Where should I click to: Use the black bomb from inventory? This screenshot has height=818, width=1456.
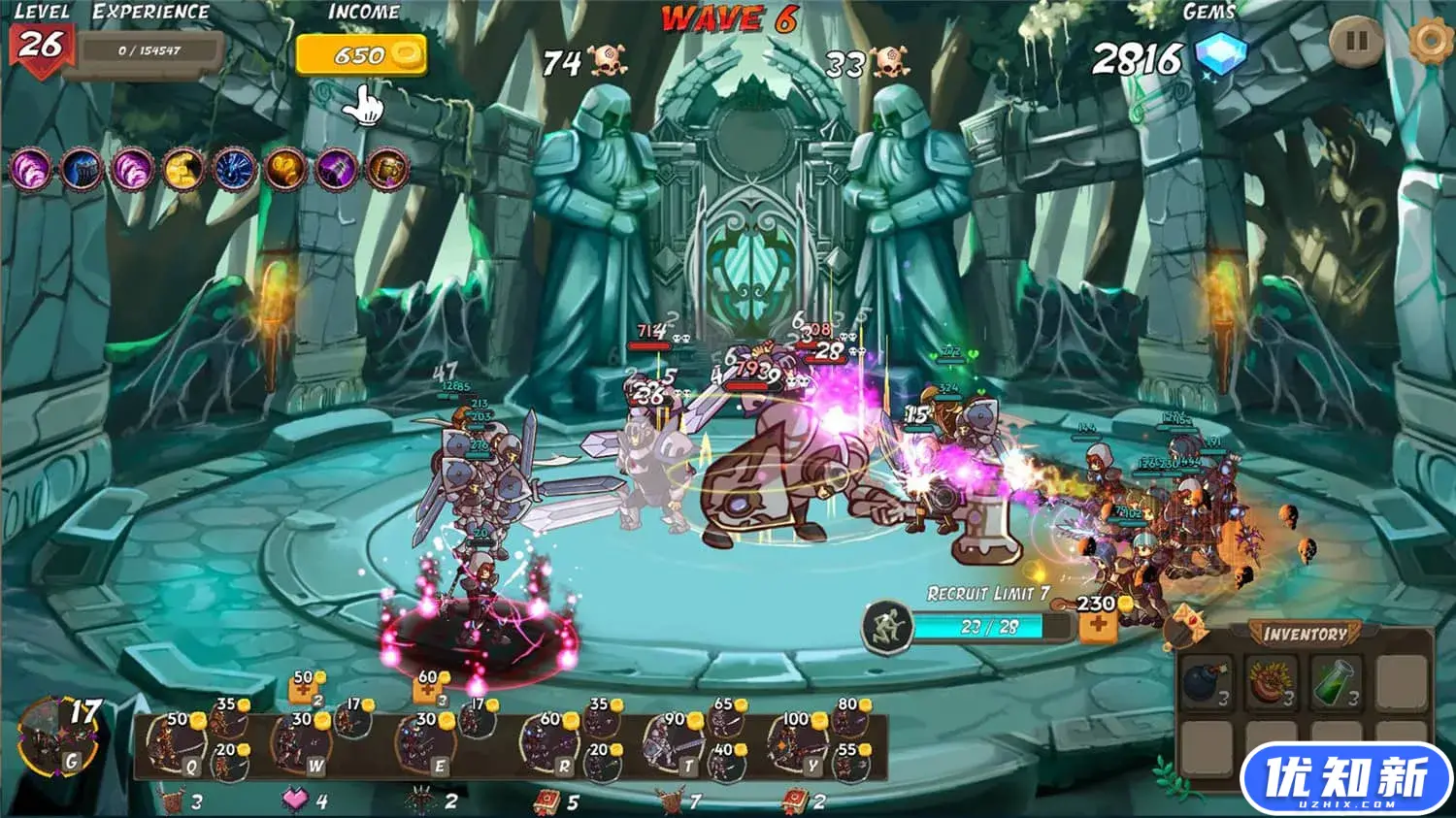(x=1207, y=681)
